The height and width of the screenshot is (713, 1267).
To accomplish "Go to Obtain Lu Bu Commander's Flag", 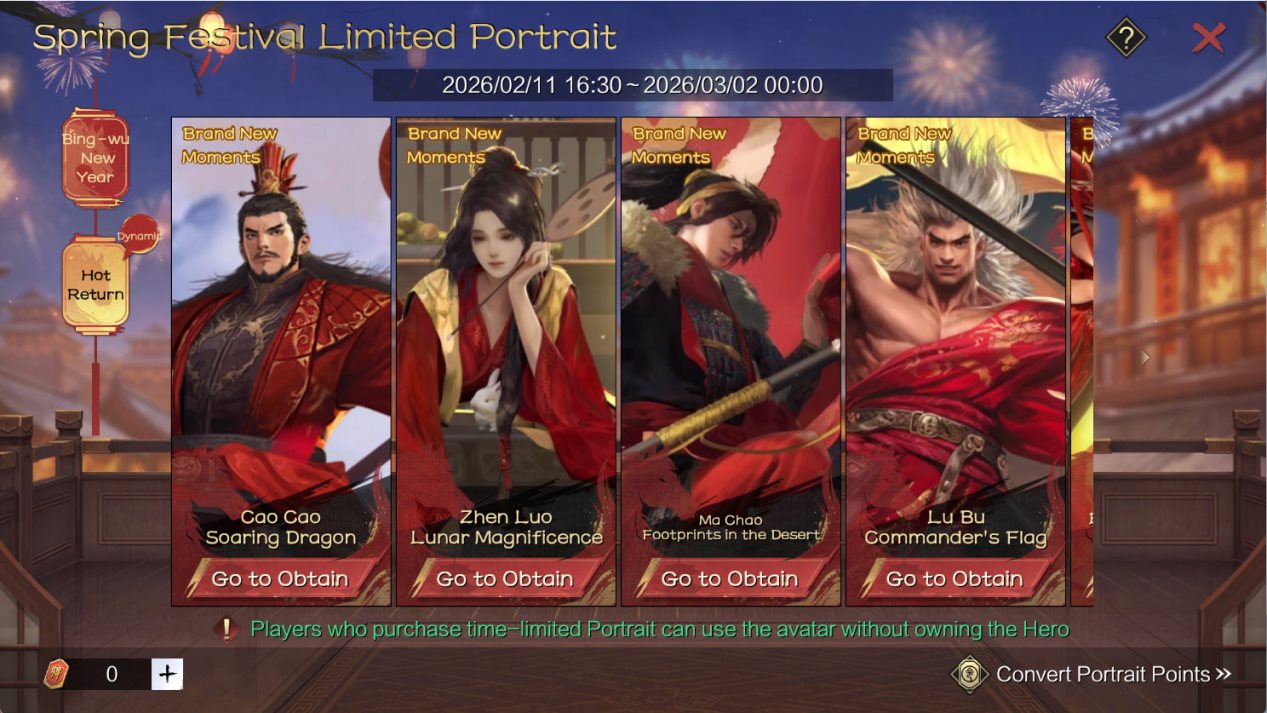I will click(x=955, y=579).
